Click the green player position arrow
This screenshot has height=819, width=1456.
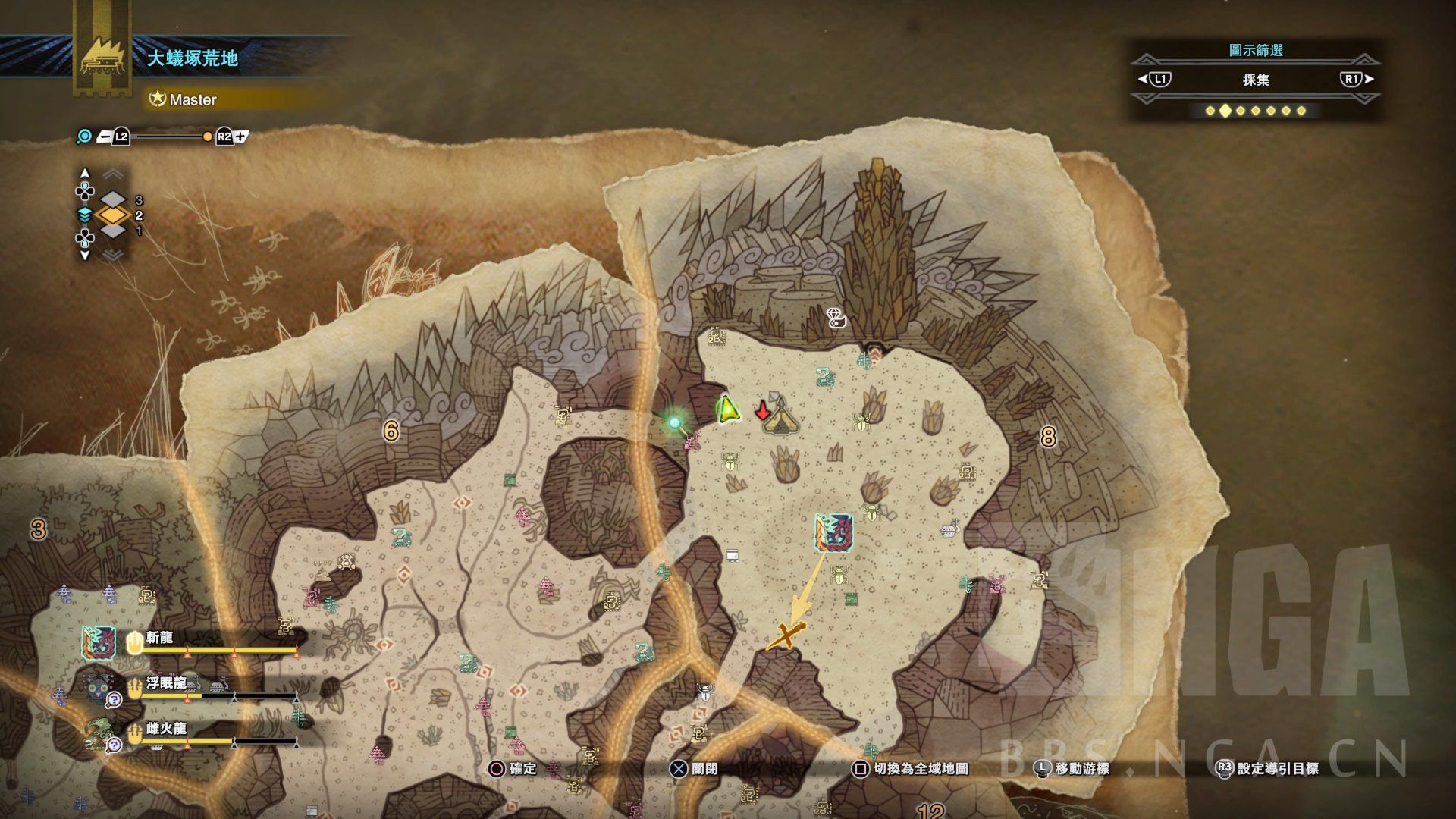click(x=727, y=409)
